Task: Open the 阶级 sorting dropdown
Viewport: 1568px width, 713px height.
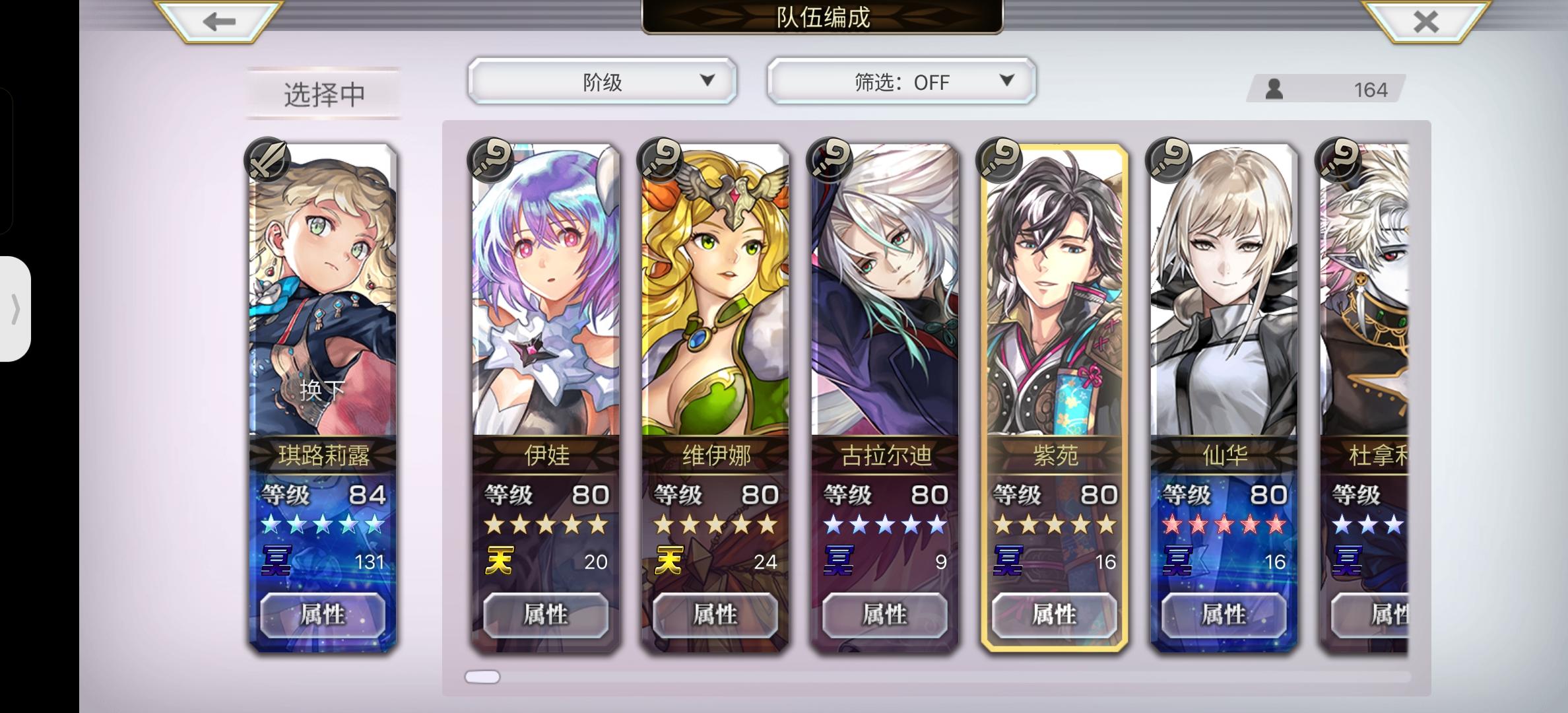Action: [x=602, y=81]
